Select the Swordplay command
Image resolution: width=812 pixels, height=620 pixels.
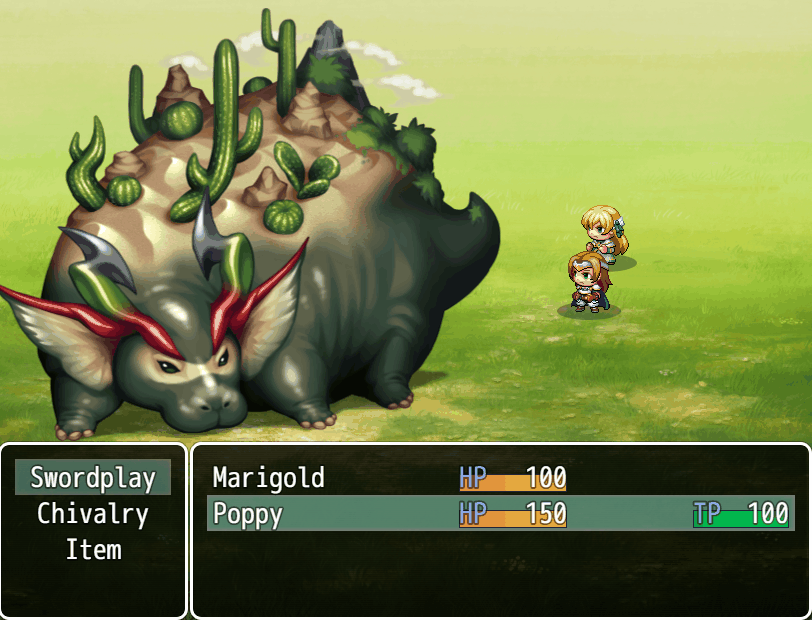click(x=93, y=478)
